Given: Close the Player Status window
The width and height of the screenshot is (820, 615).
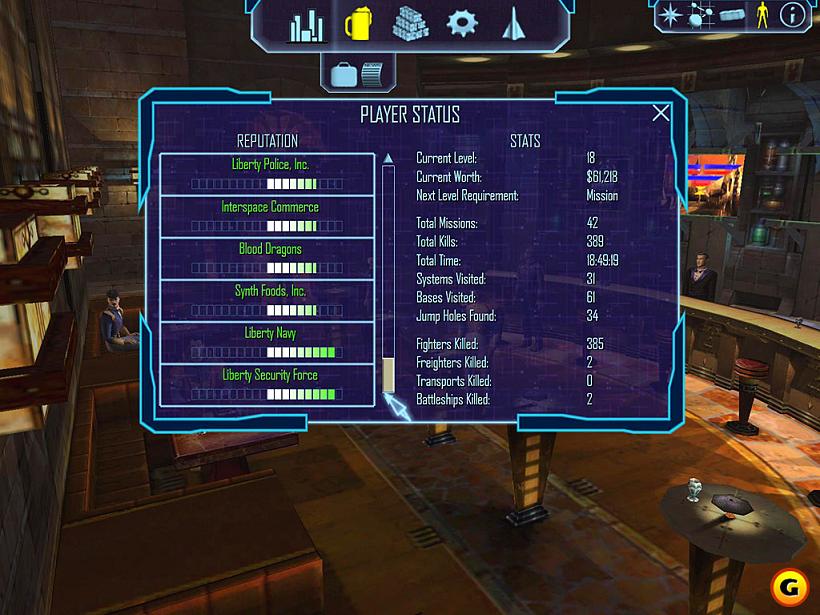Looking at the screenshot, I should (x=661, y=113).
